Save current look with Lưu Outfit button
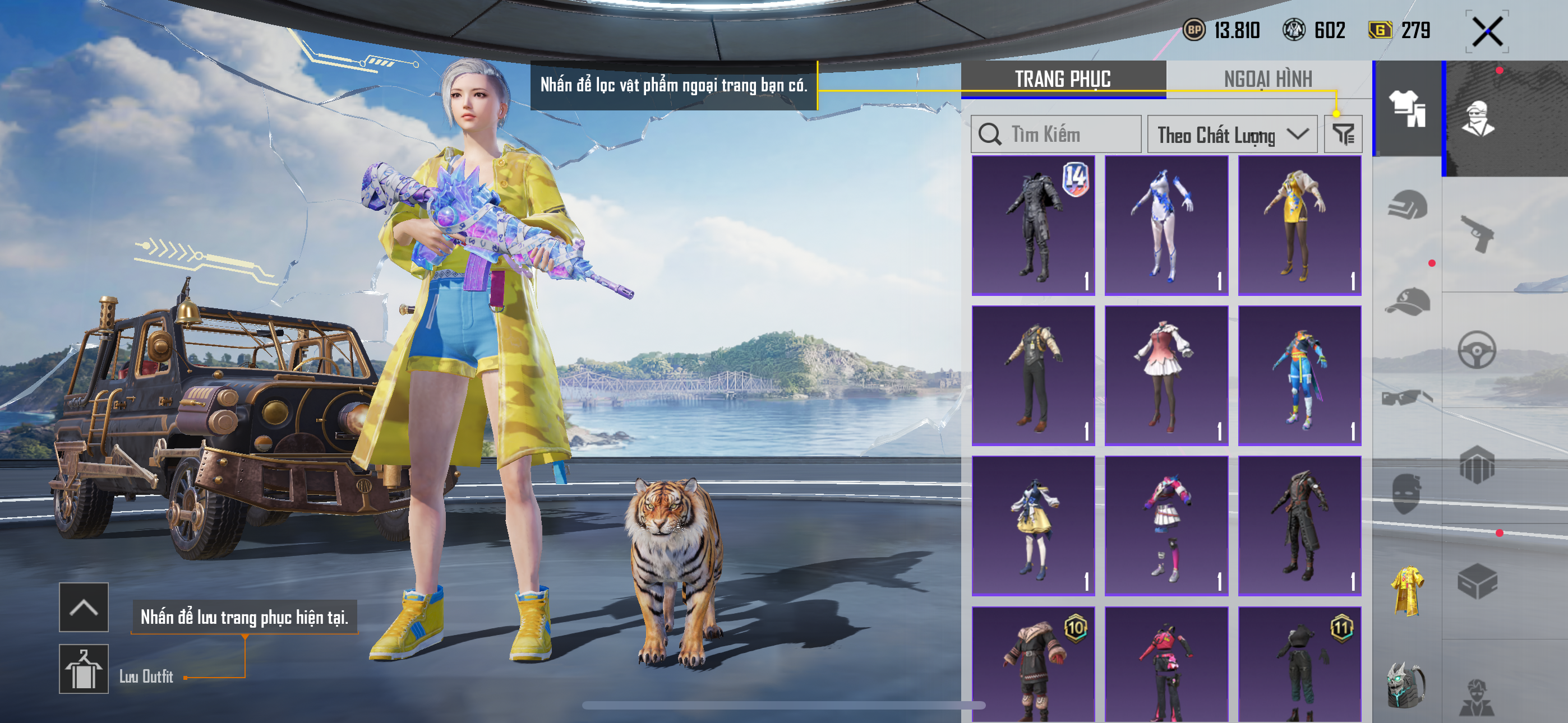1568x723 pixels. 84,669
